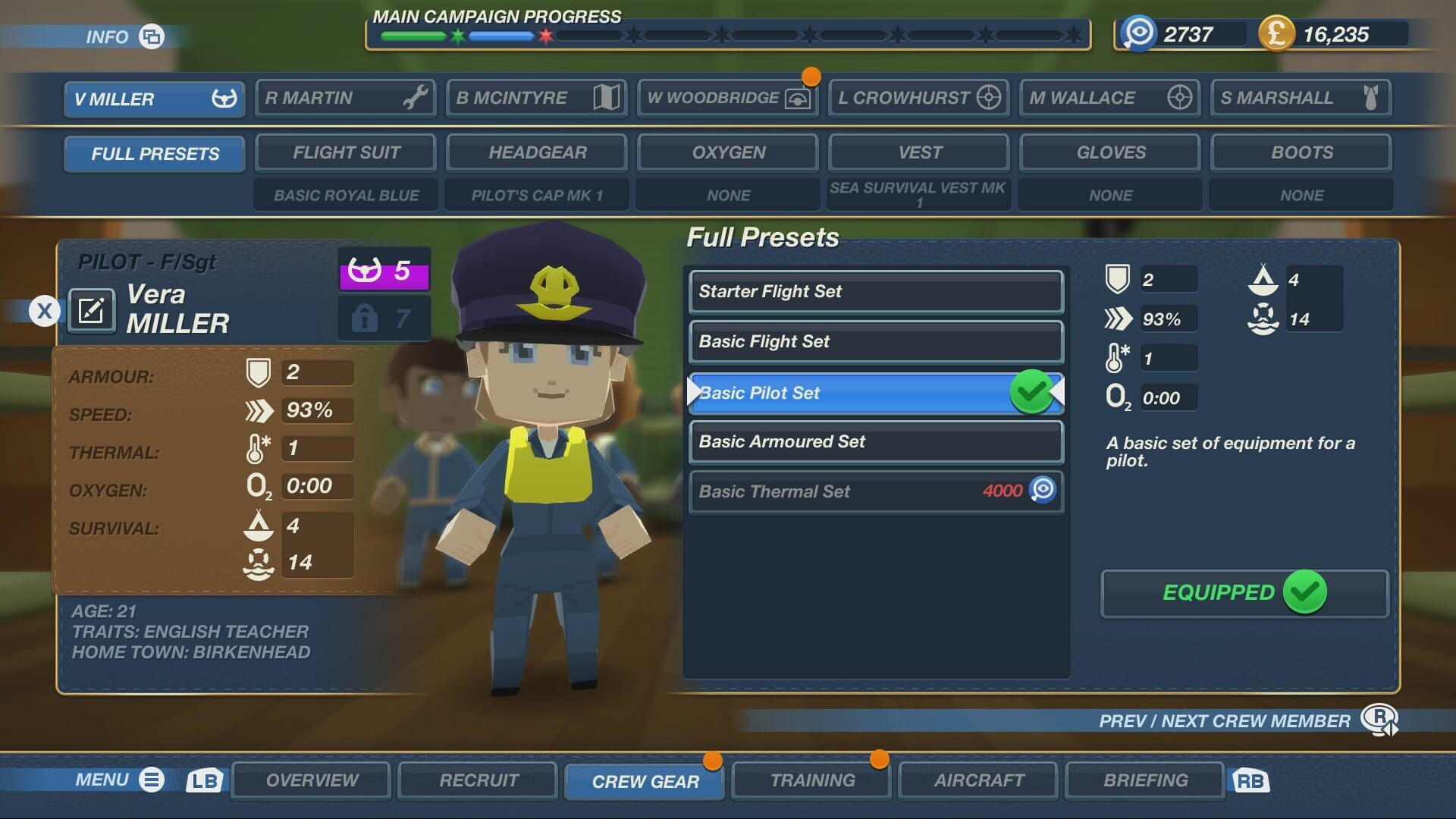Open the Training tab
Viewport: 1456px width, 819px height.
(811, 780)
